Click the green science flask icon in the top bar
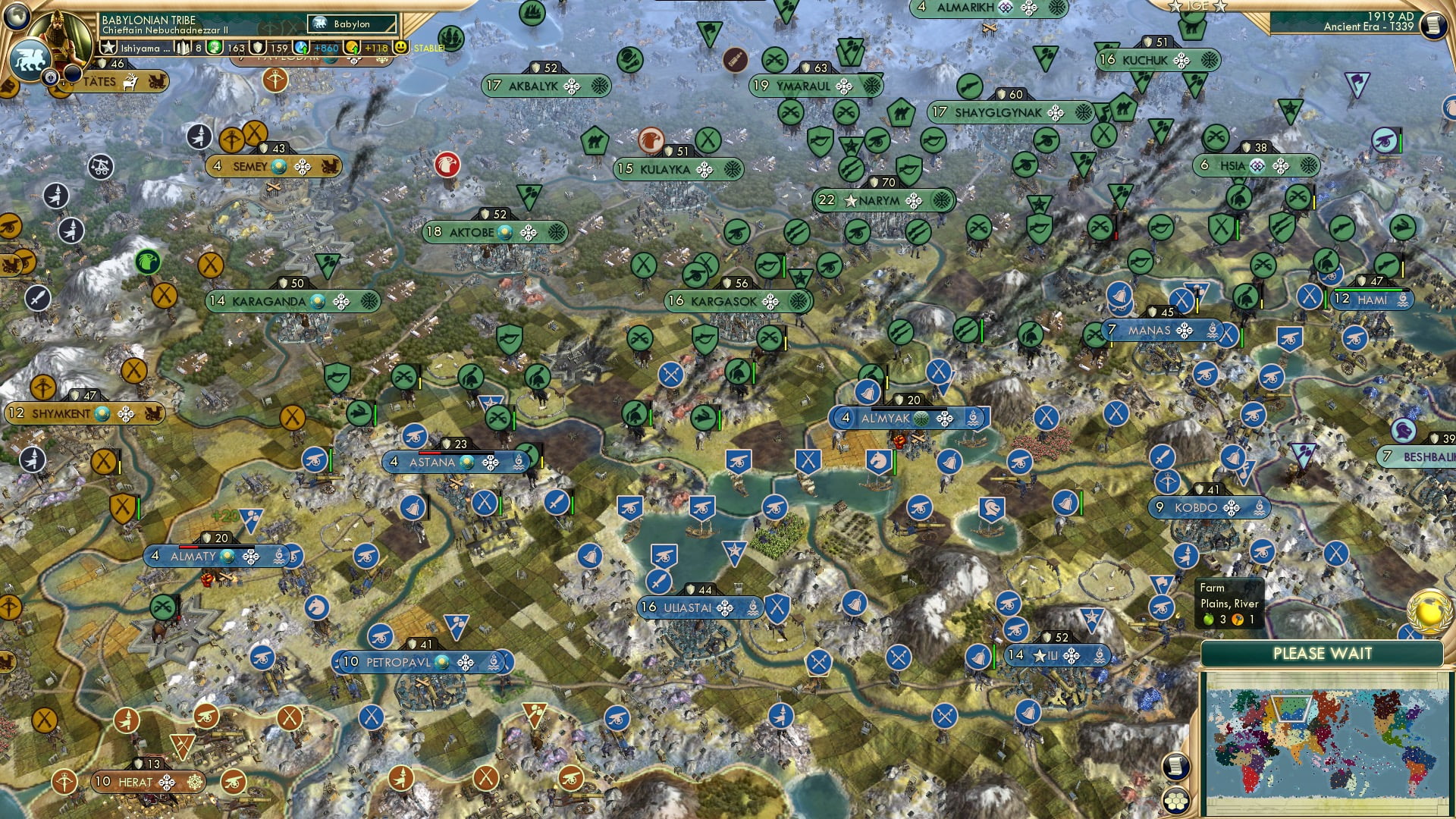 tap(215, 47)
